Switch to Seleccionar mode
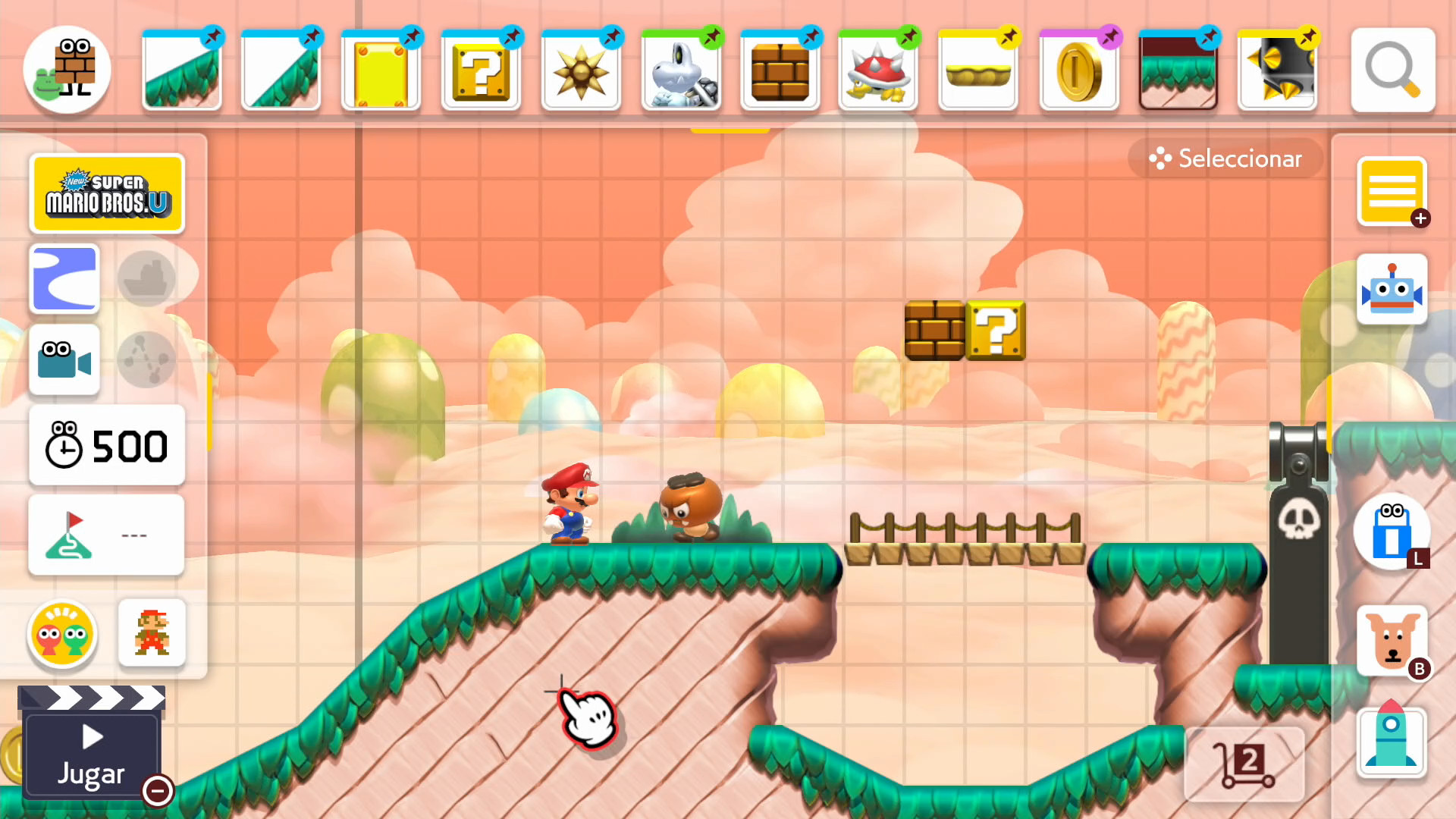The image size is (1456, 819). coord(1225,158)
